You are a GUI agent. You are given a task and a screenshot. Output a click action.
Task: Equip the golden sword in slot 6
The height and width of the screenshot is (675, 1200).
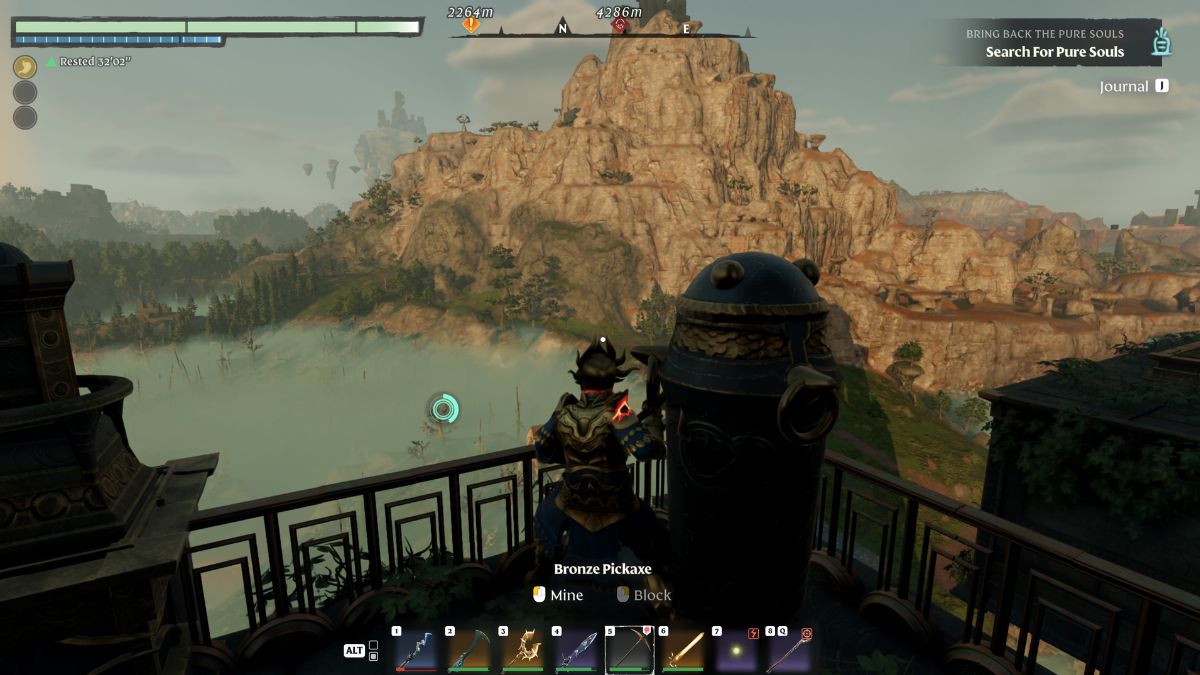pos(683,651)
